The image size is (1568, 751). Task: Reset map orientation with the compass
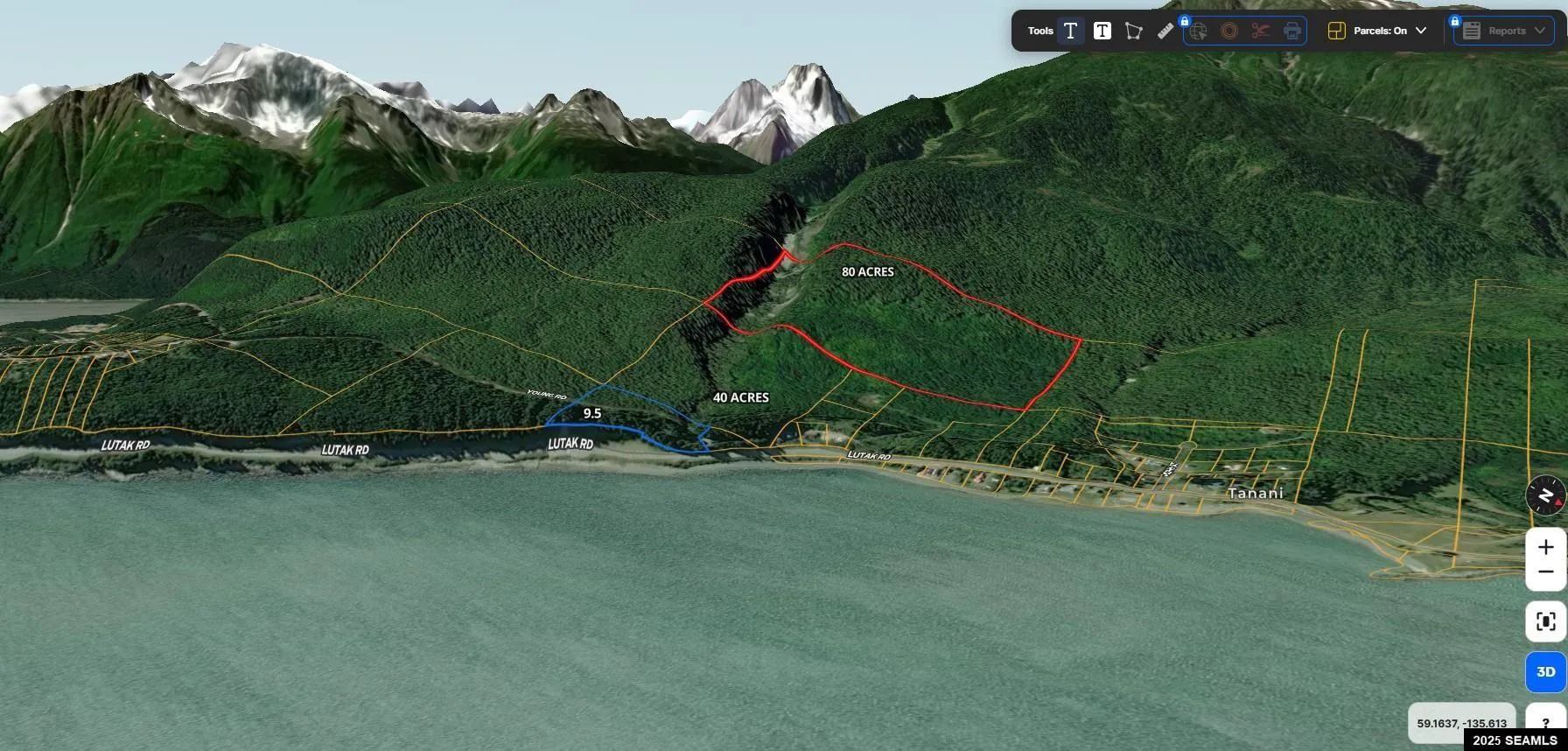(1546, 496)
